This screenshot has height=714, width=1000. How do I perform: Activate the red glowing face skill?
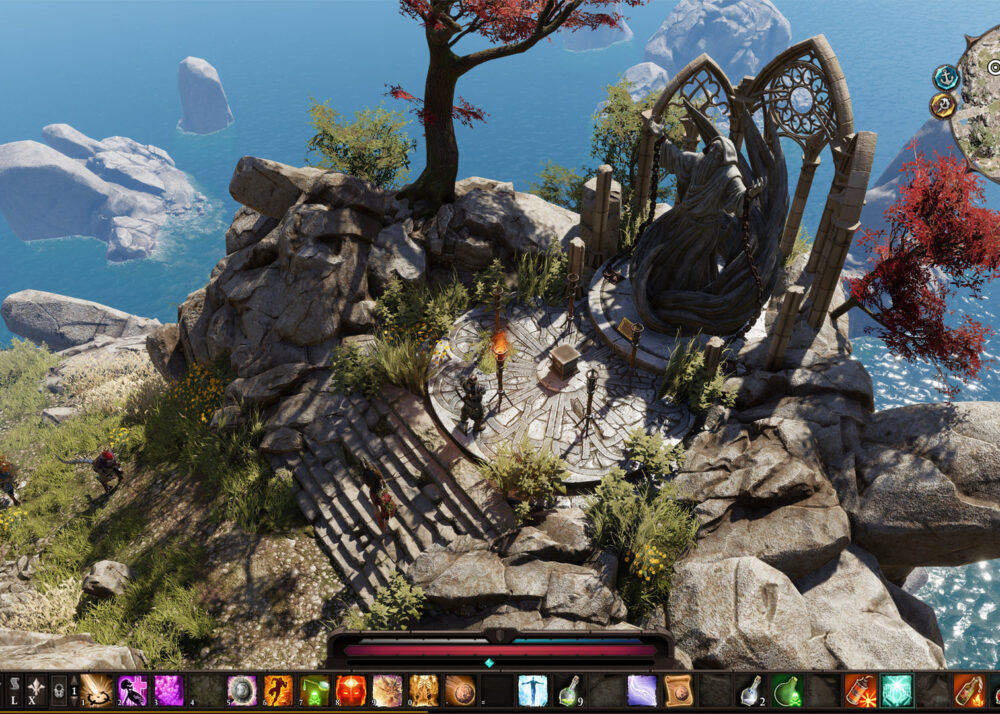coord(350,691)
